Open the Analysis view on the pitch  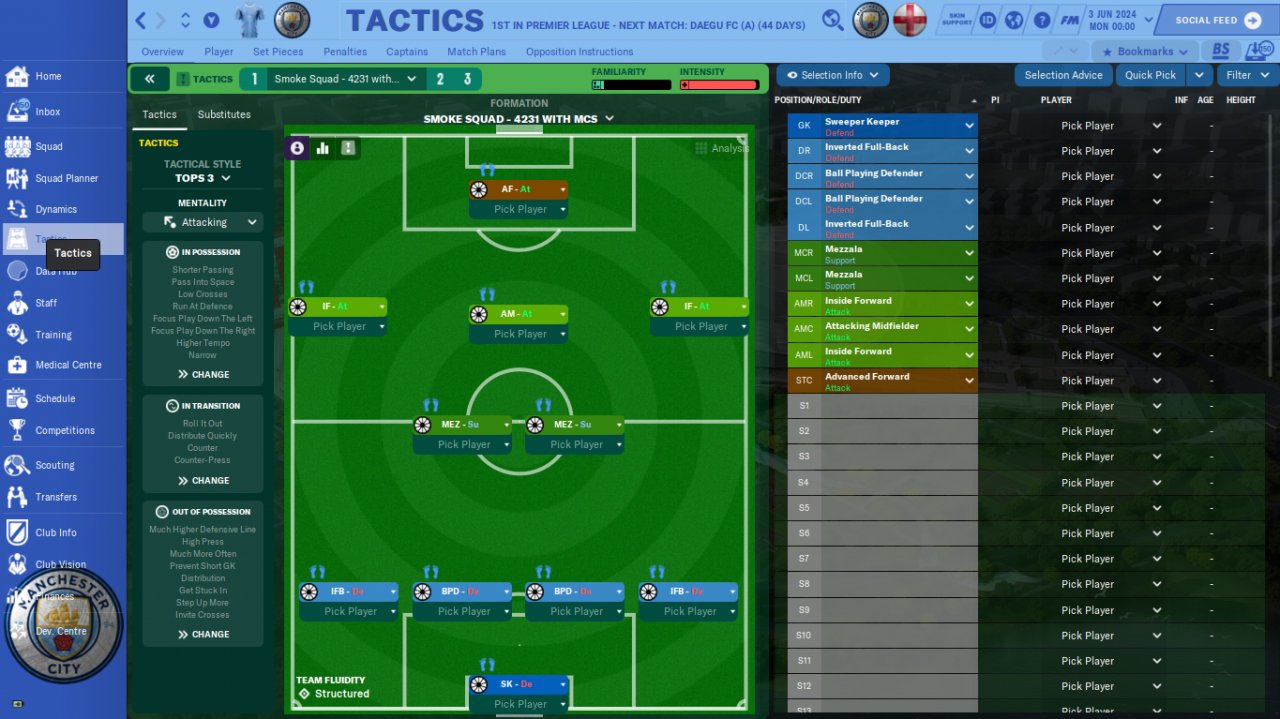722,148
